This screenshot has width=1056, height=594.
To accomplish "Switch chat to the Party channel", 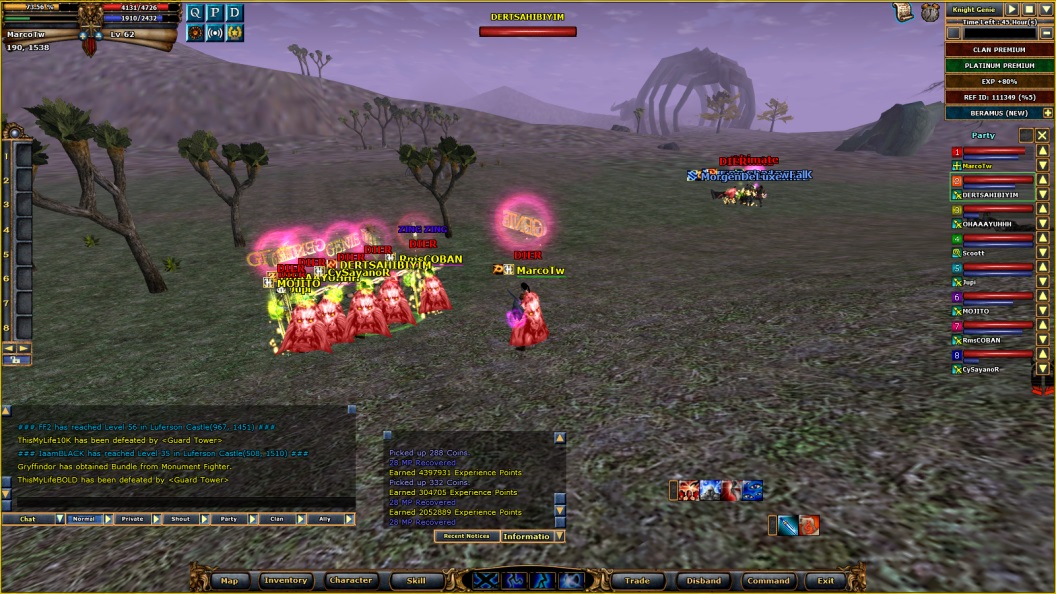I will click(x=229, y=519).
